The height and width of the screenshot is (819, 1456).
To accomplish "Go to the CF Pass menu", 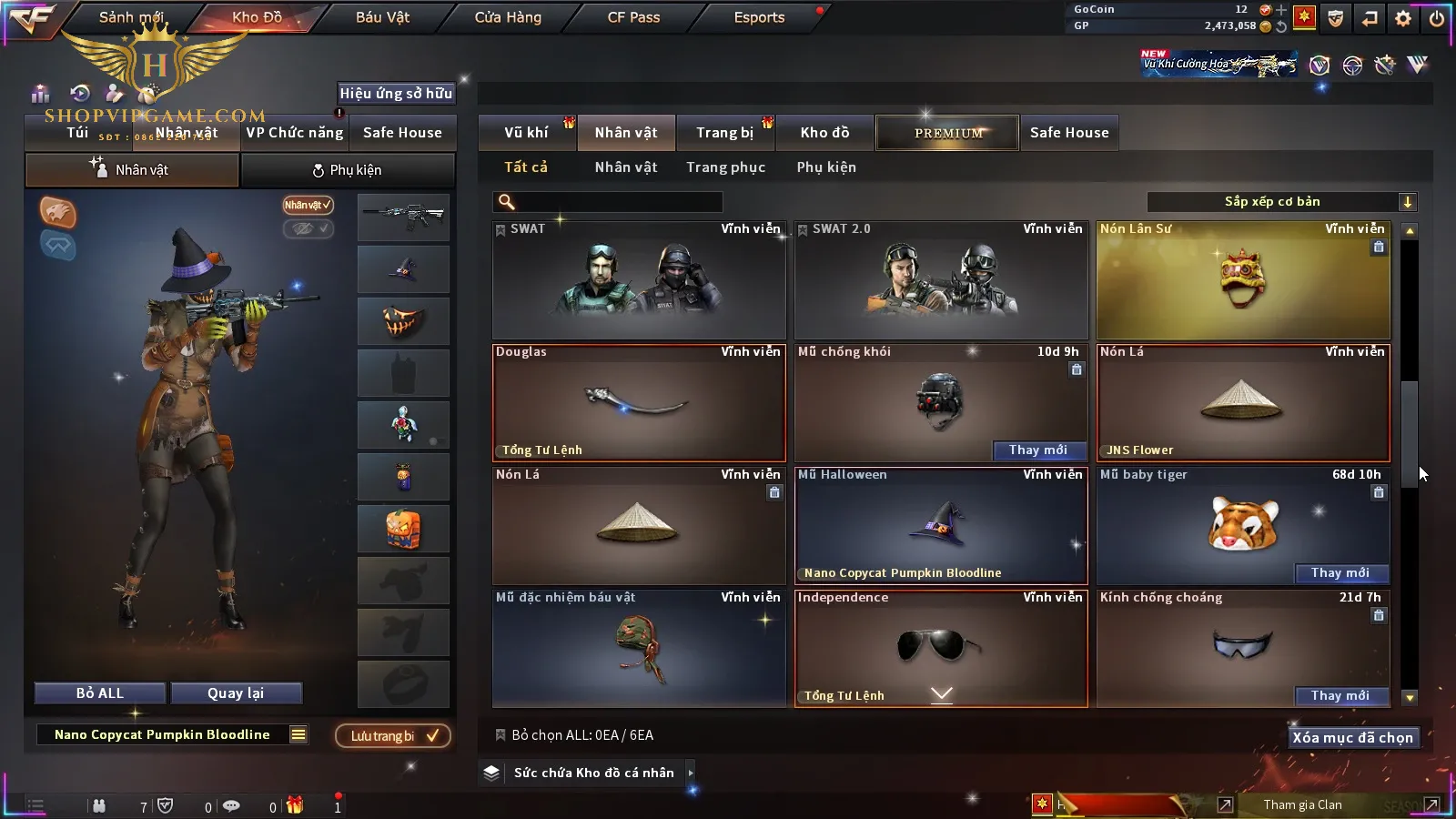I will click(633, 17).
